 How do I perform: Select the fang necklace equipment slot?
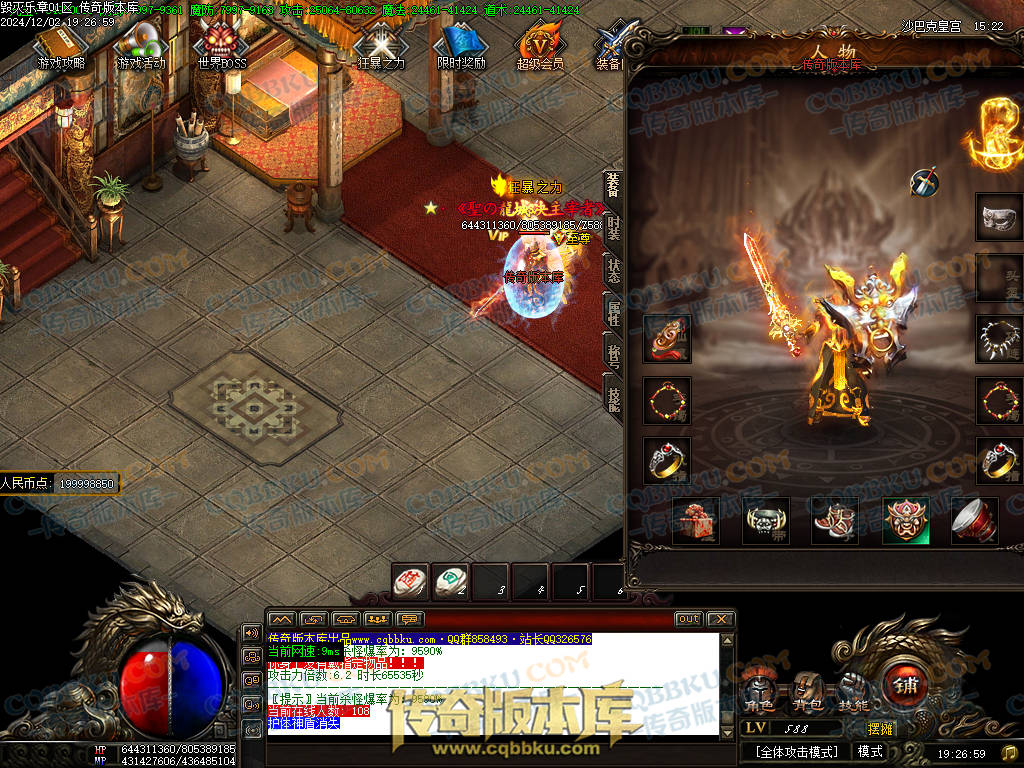(x=998, y=338)
